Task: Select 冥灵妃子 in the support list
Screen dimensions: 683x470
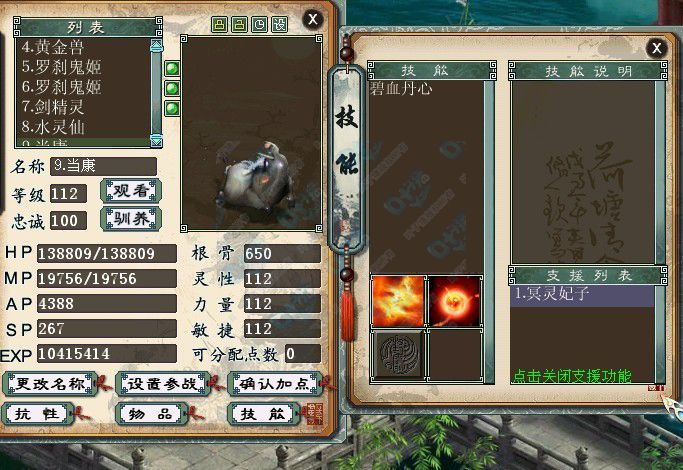Action: click(584, 295)
